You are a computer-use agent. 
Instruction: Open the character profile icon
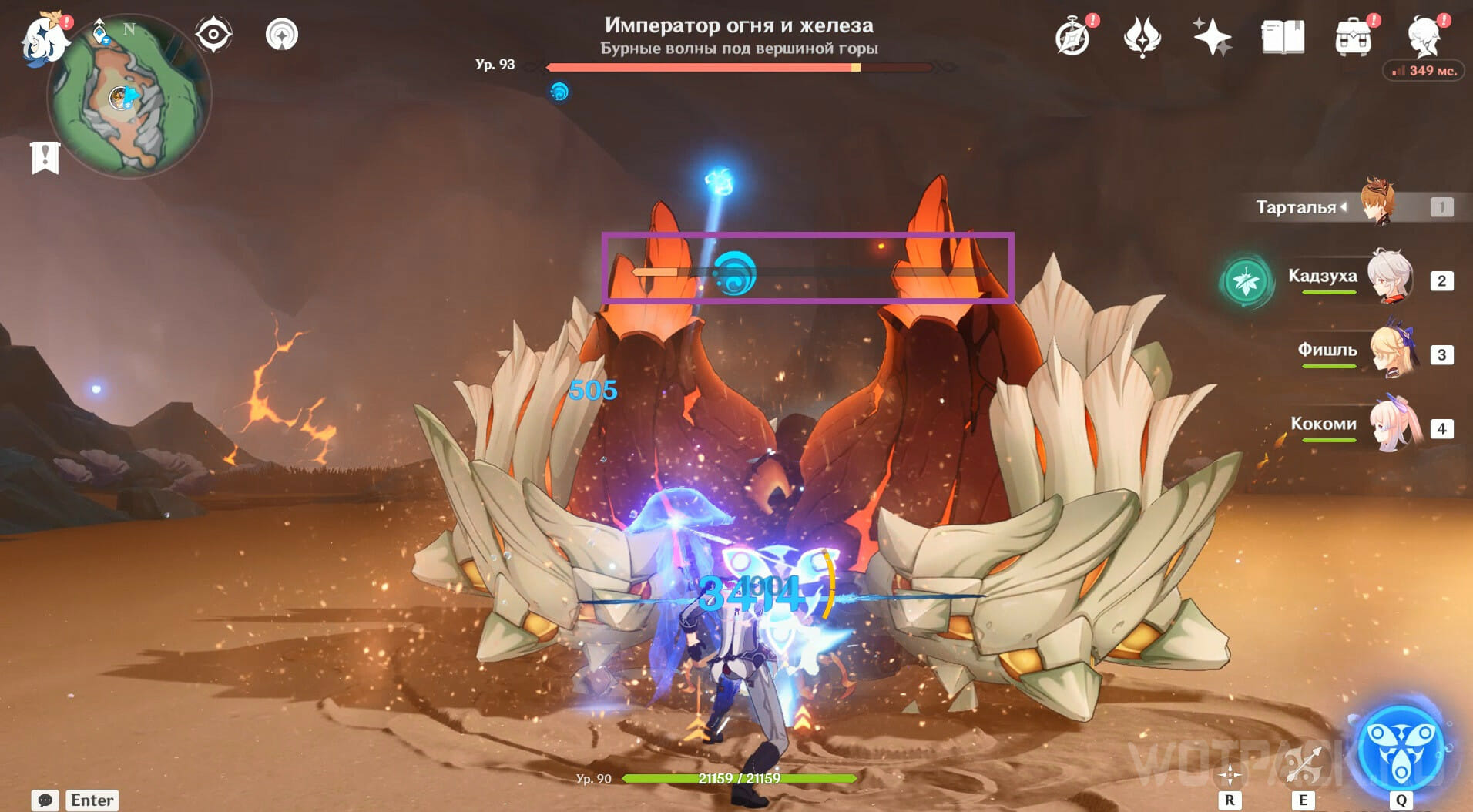click(x=1424, y=35)
